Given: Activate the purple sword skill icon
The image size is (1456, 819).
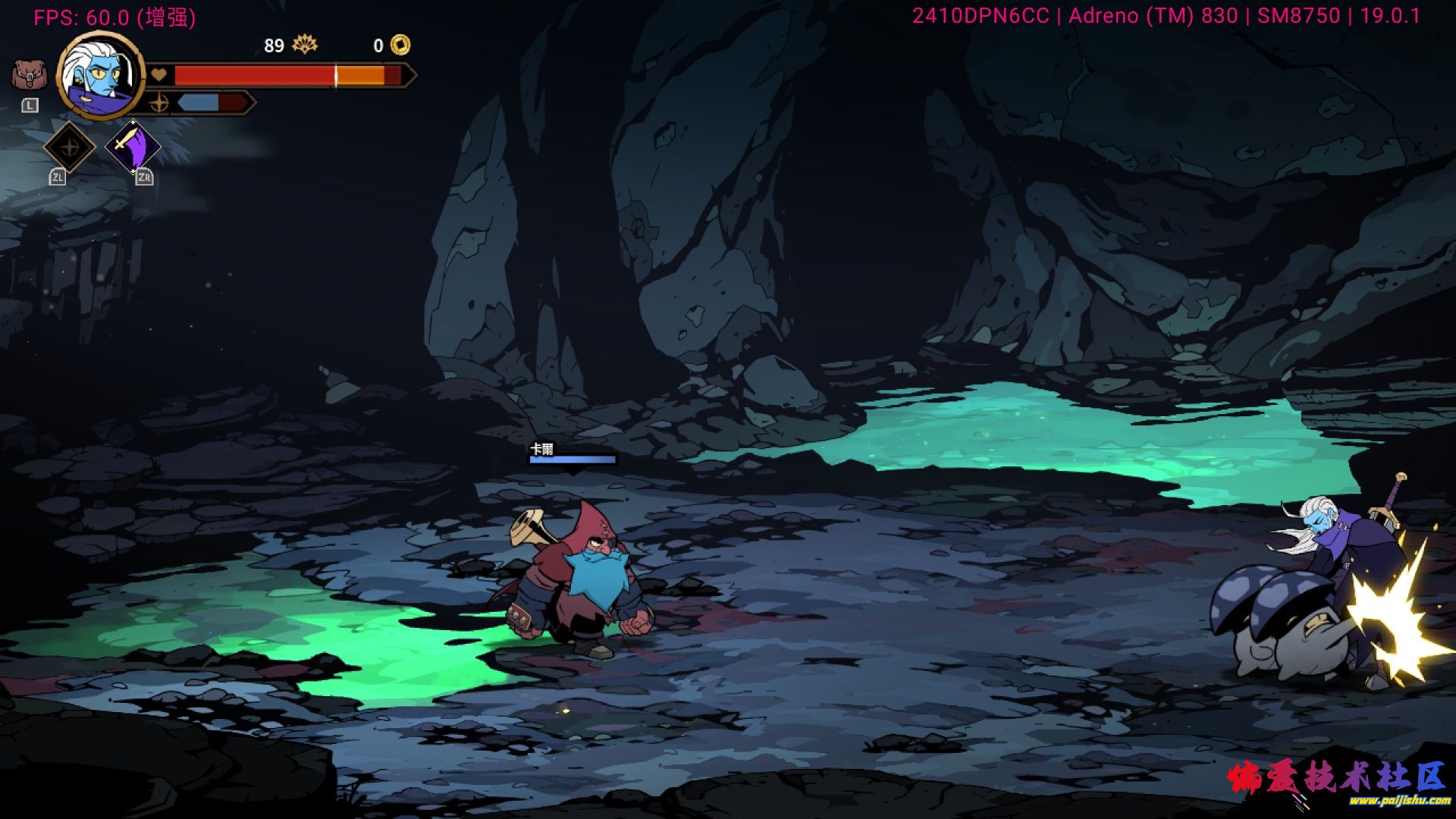Looking at the screenshot, I should (133, 147).
